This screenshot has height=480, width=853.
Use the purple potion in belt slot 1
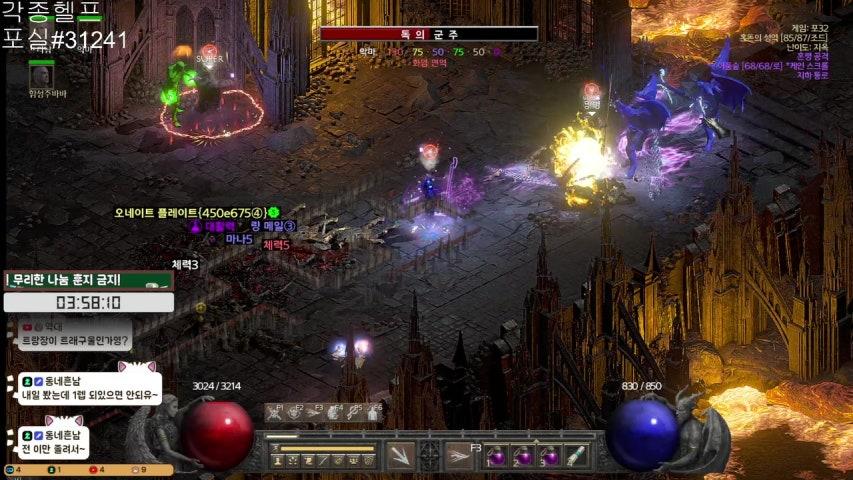click(498, 456)
